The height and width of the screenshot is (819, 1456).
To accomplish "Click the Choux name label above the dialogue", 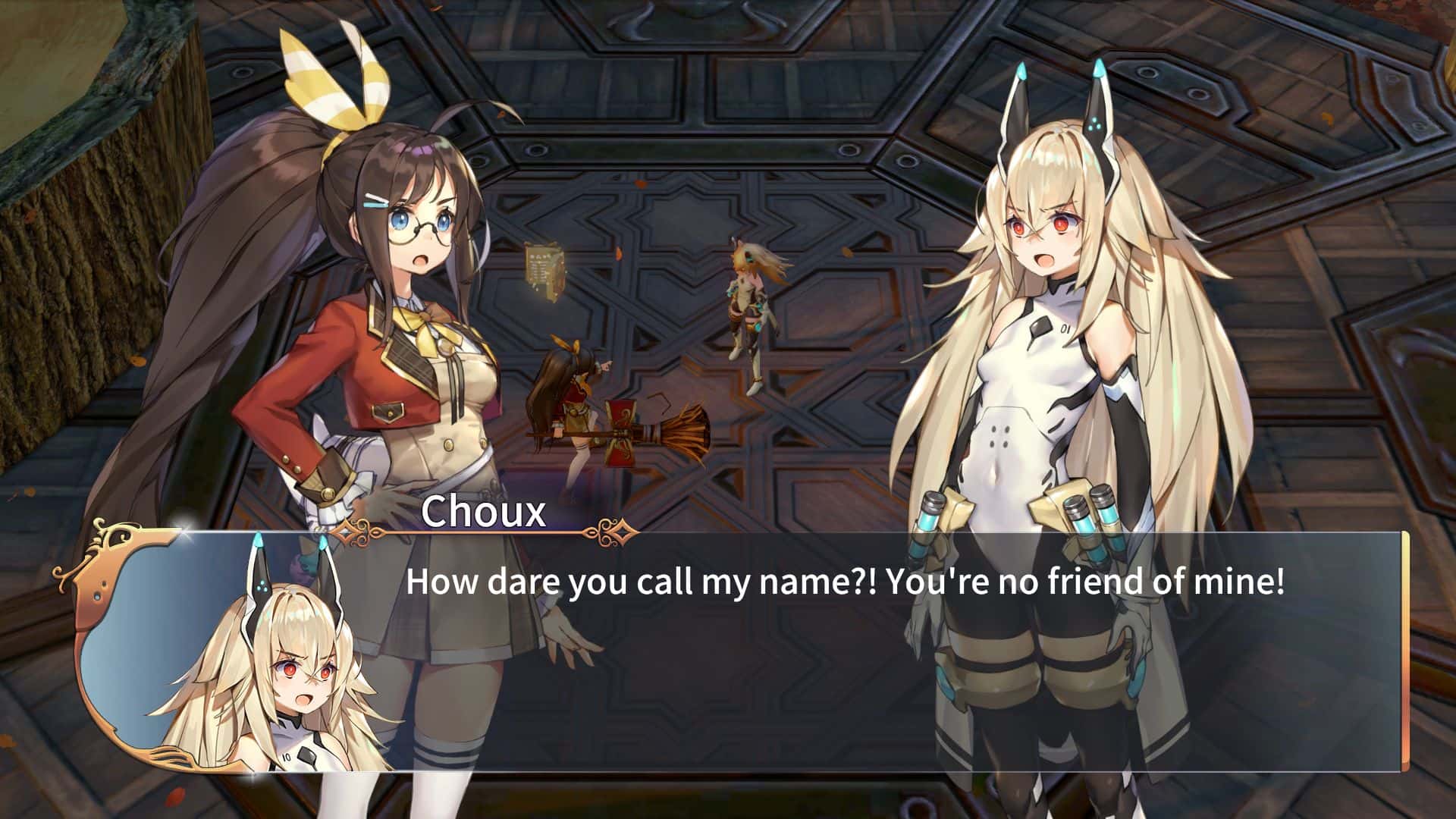I will (x=485, y=513).
